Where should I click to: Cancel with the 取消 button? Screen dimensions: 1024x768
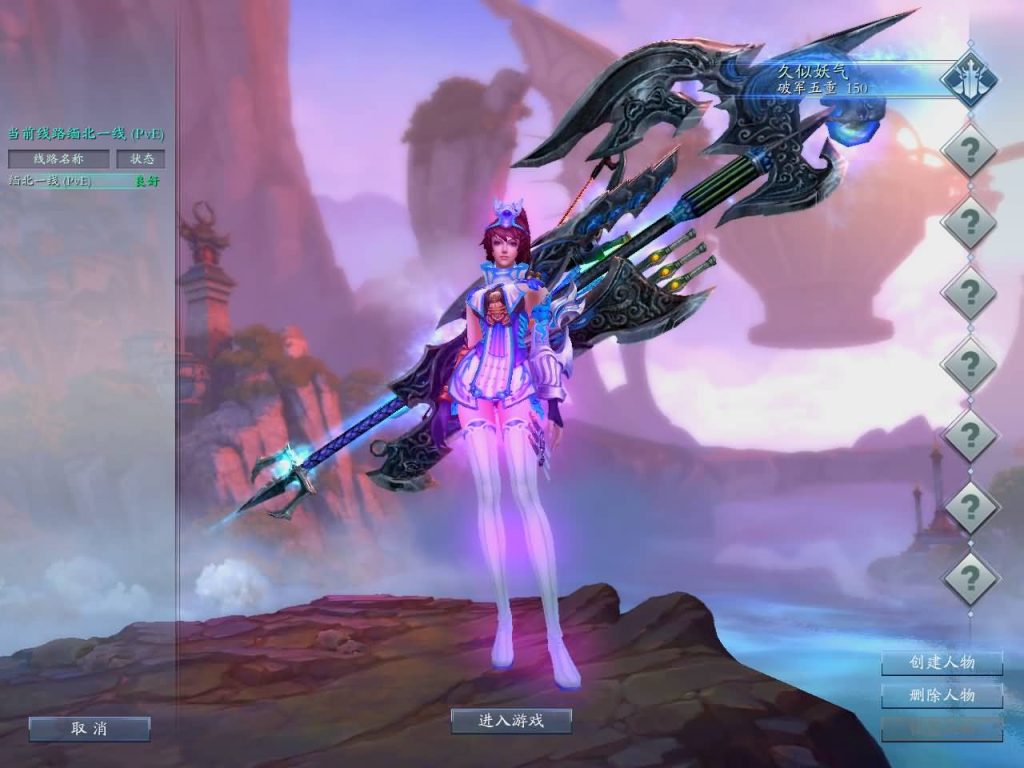[89, 729]
